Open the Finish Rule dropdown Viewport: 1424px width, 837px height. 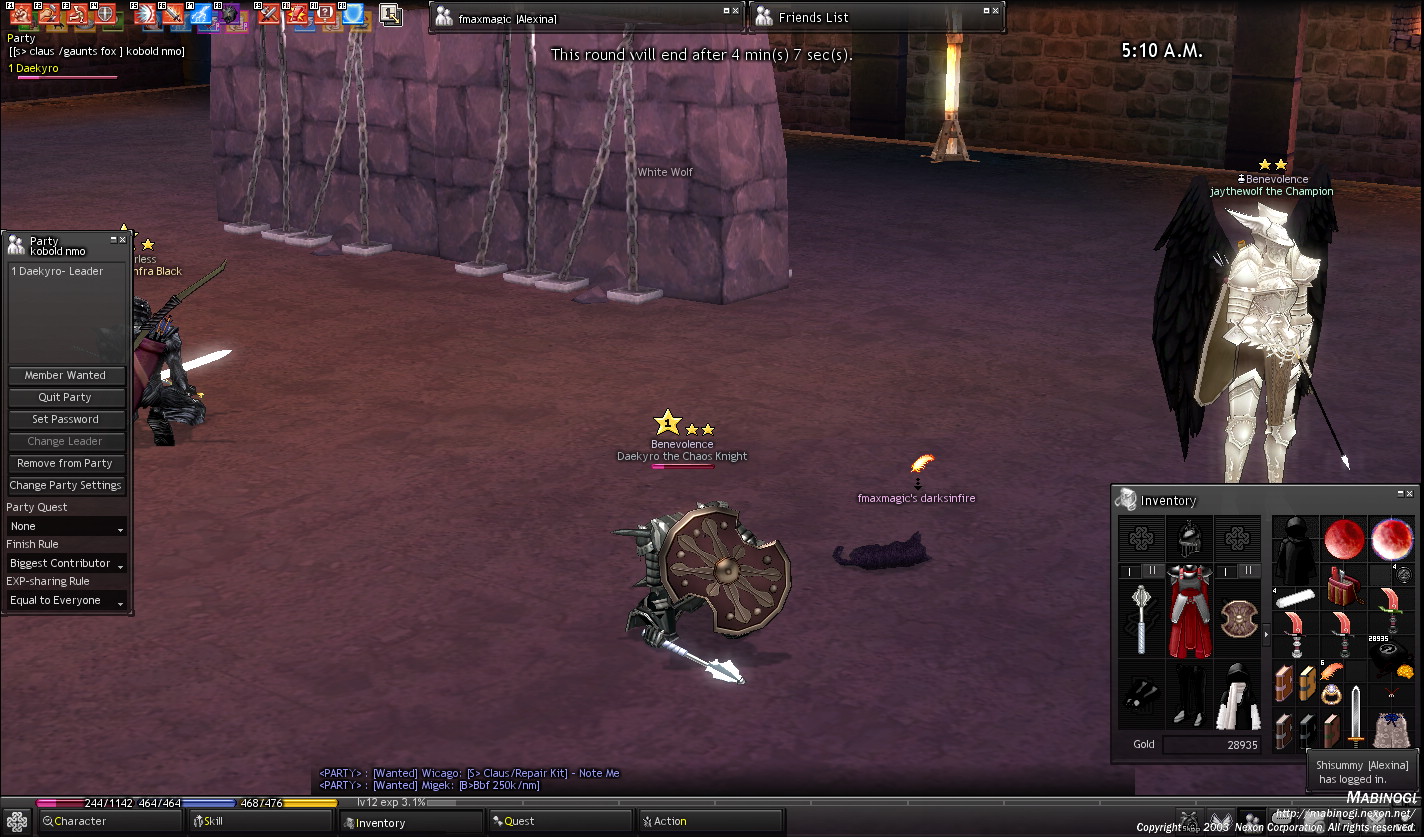[x=66, y=564]
